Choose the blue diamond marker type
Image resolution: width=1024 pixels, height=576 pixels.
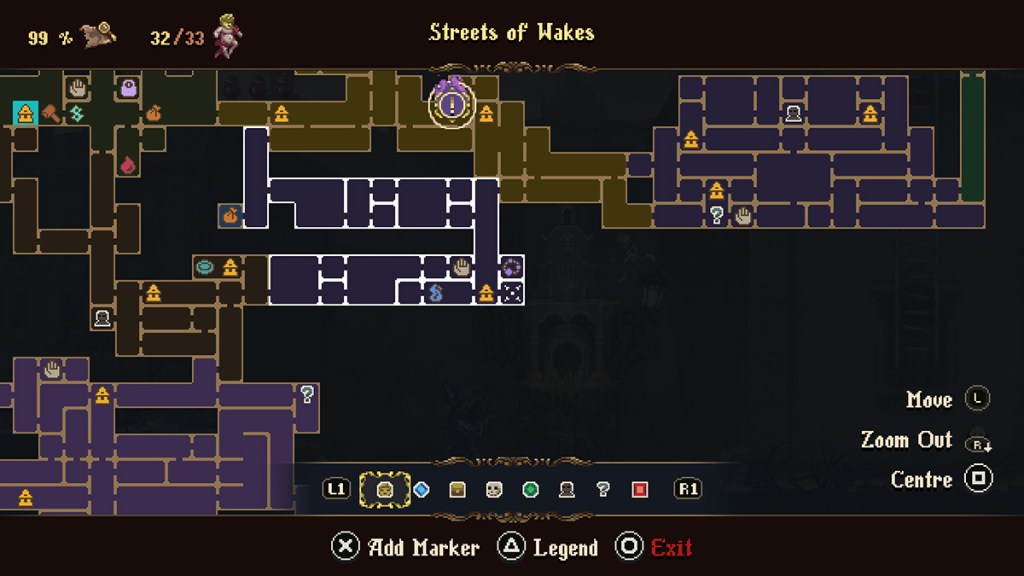[x=421, y=489]
